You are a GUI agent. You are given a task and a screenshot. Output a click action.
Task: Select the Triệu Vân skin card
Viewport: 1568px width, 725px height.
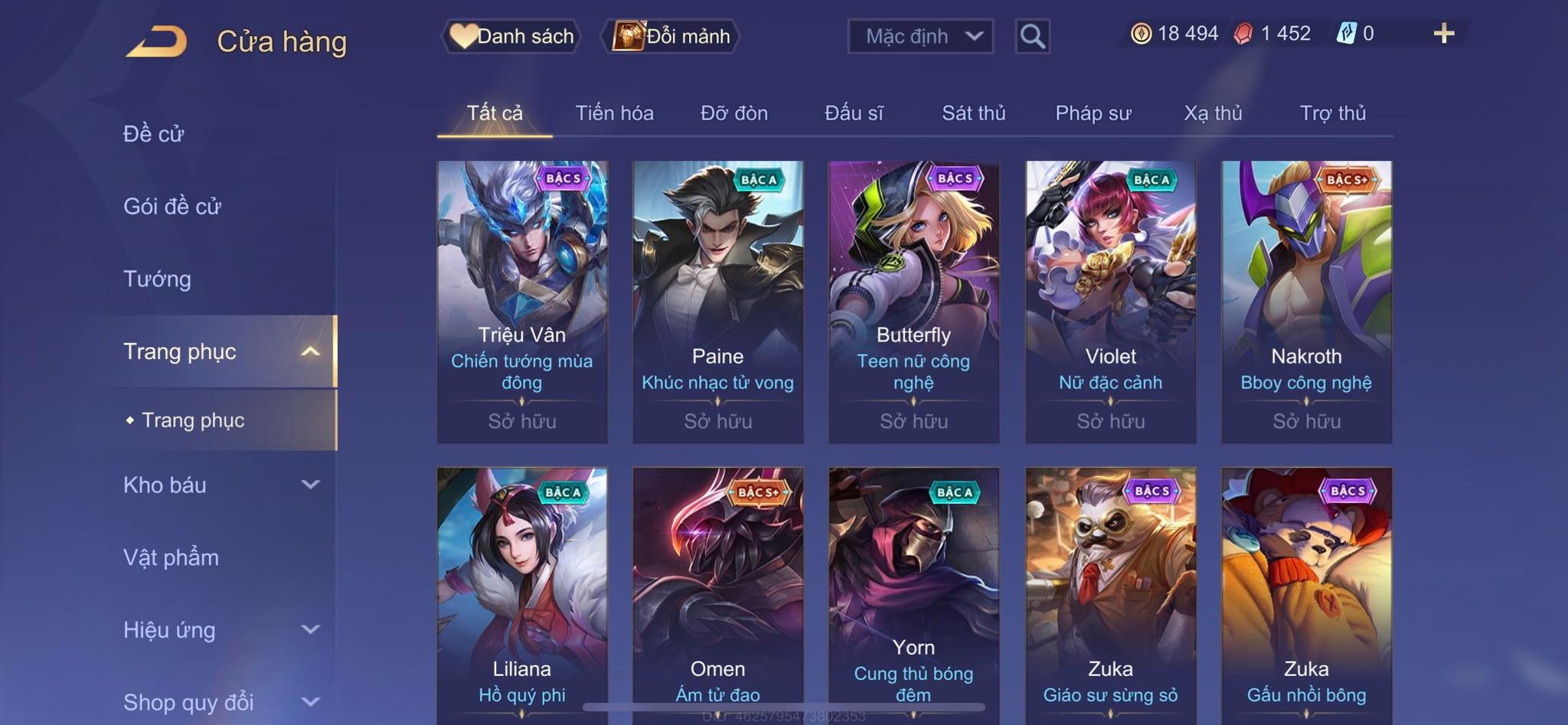522,302
